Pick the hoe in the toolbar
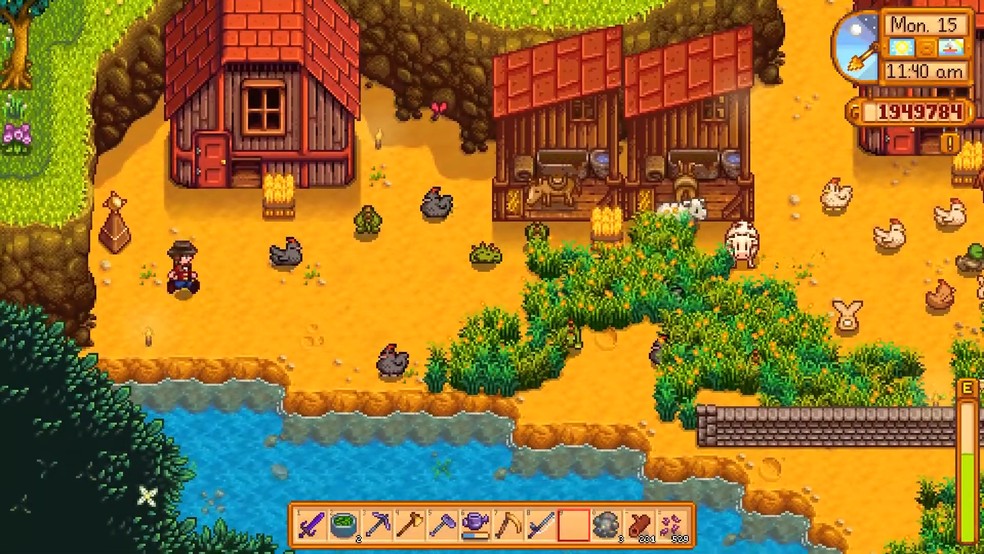 click(443, 524)
